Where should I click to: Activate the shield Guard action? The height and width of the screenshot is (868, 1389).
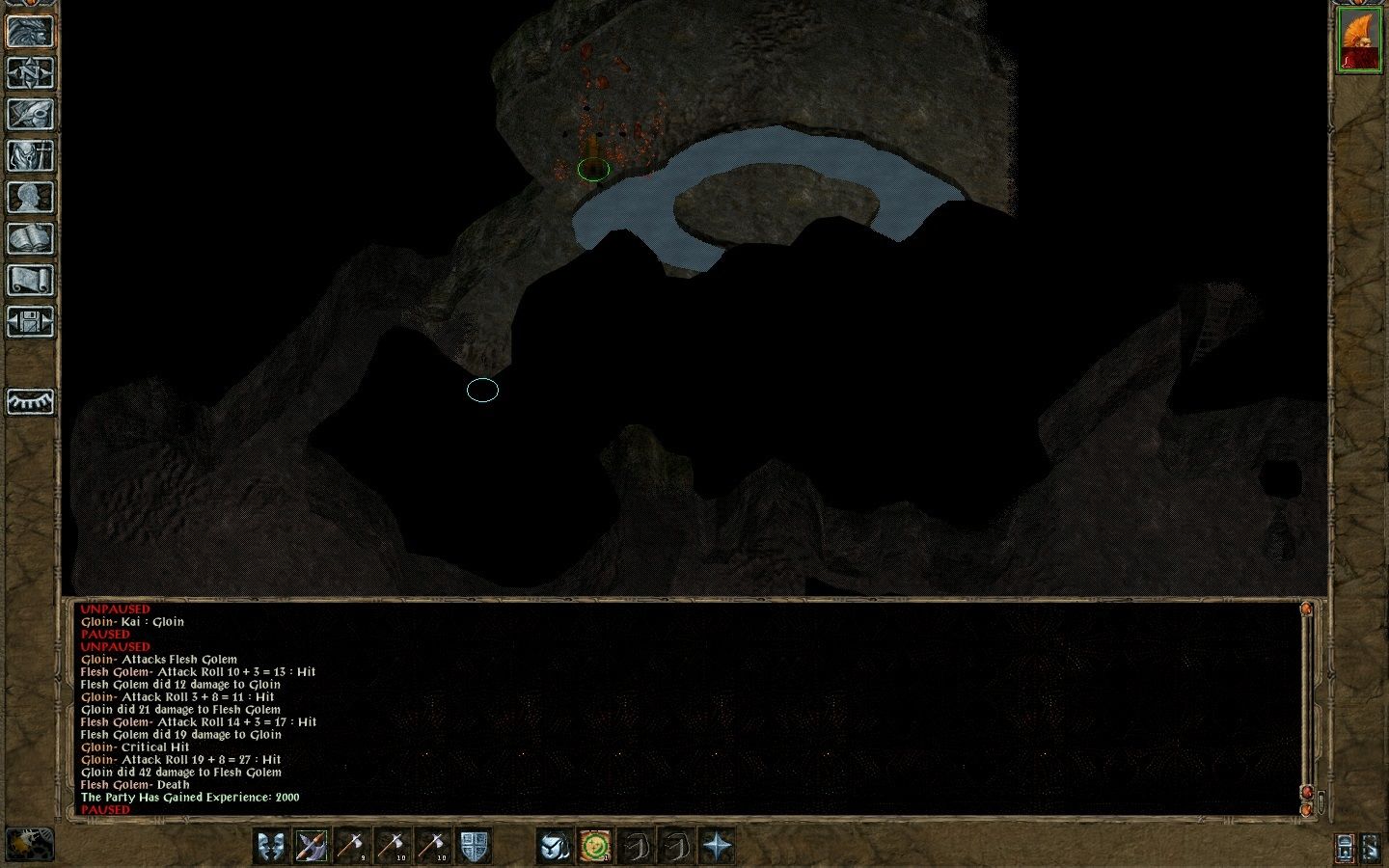click(473, 846)
